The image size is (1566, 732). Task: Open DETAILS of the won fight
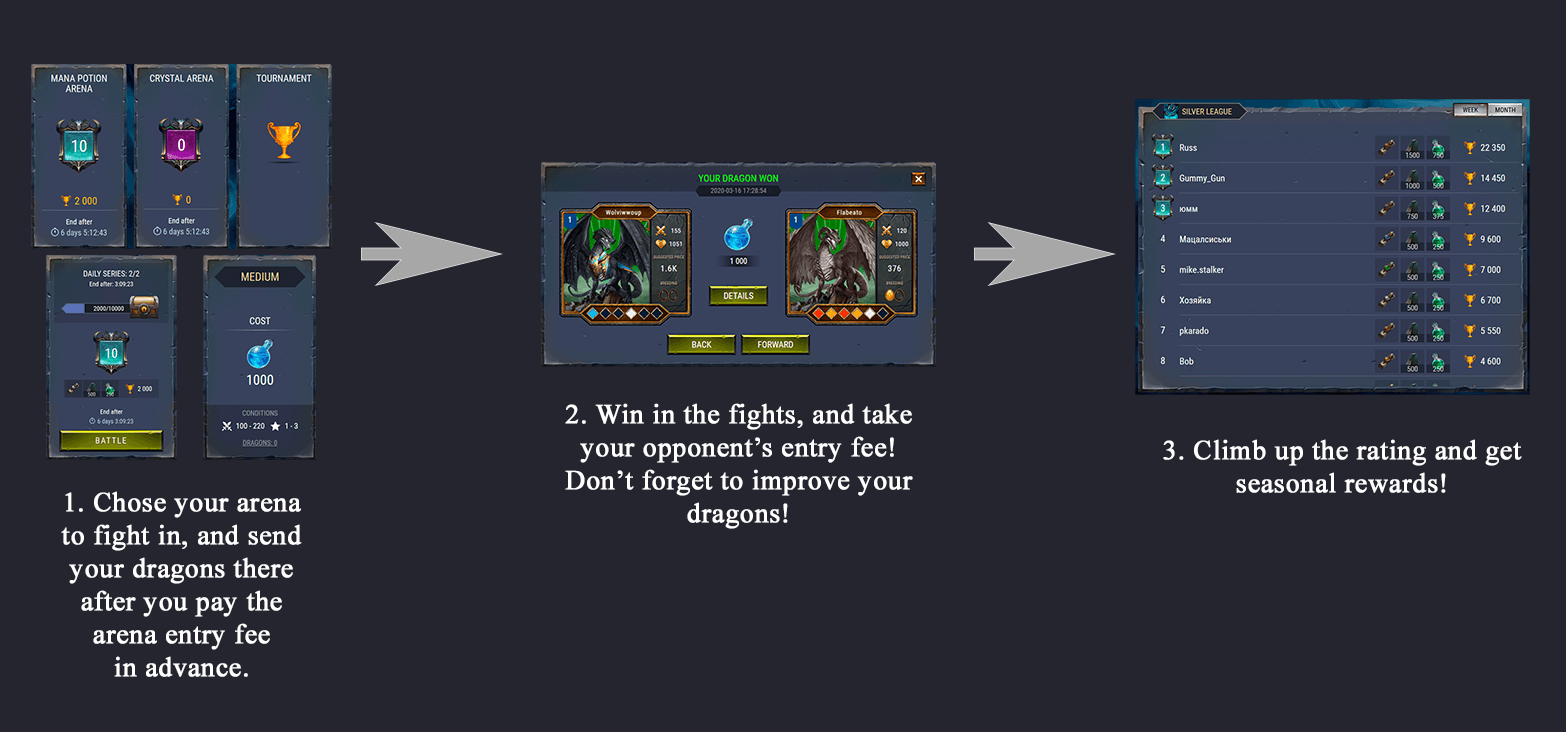pyautogui.click(x=738, y=295)
